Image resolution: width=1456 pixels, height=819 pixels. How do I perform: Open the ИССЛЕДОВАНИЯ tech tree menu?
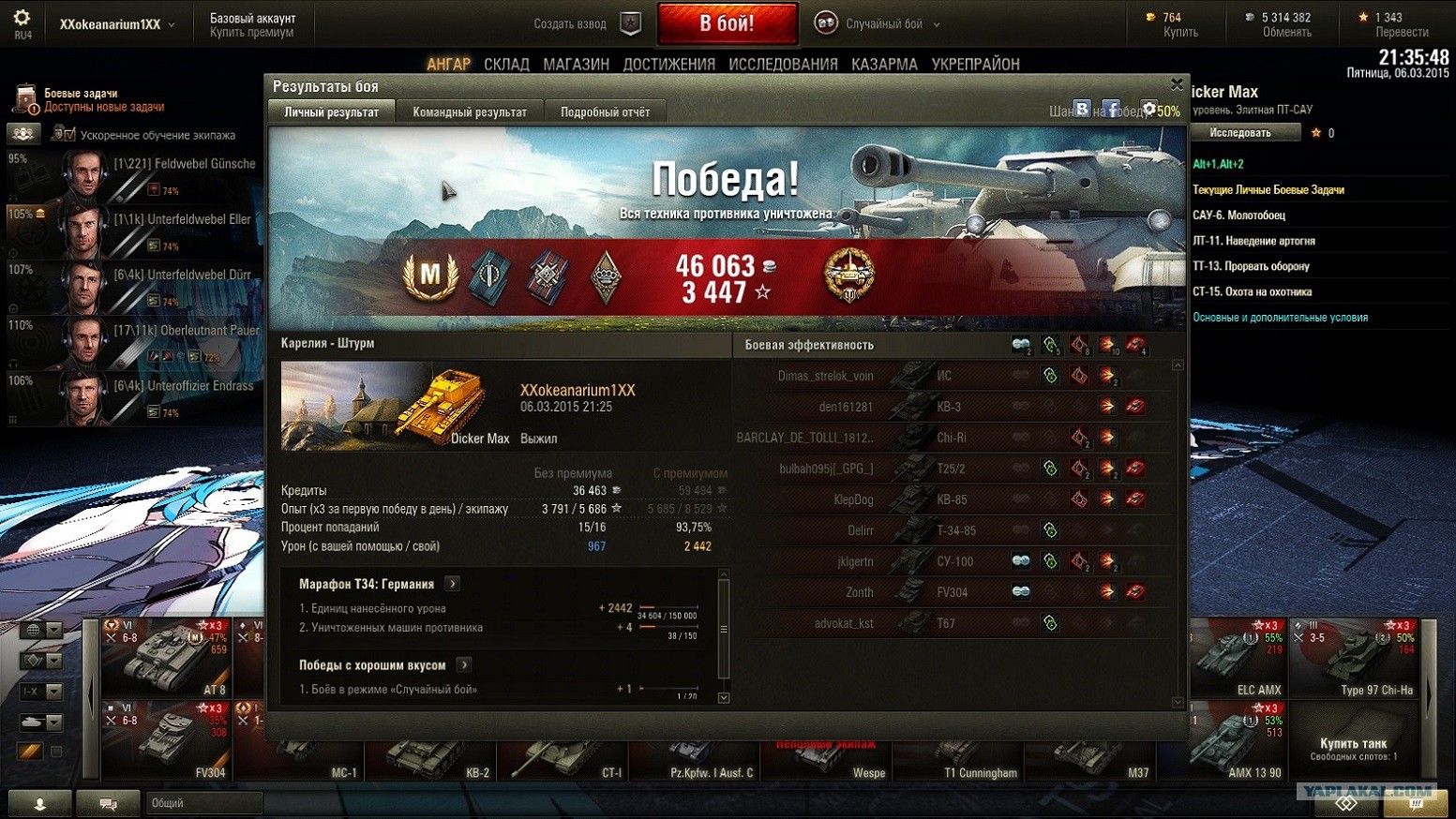pyautogui.click(x=783, y=65)
